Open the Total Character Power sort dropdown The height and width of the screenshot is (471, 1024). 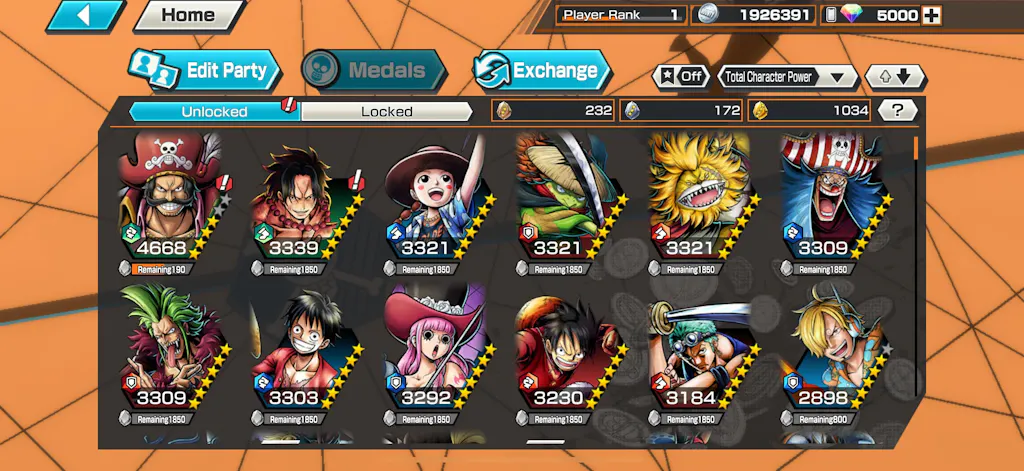788,76
